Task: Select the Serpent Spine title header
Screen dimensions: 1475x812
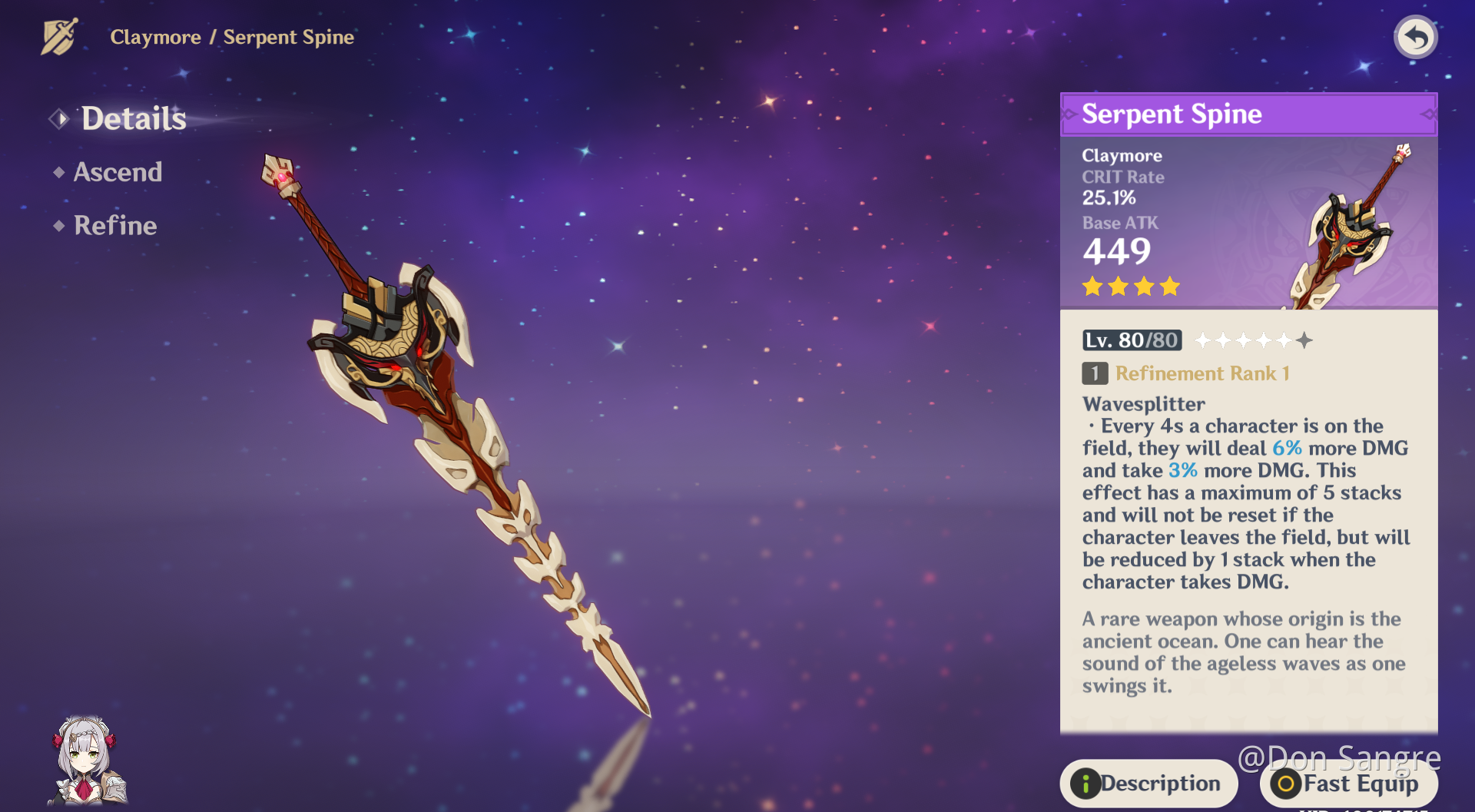Action: tap(1172, 114)
